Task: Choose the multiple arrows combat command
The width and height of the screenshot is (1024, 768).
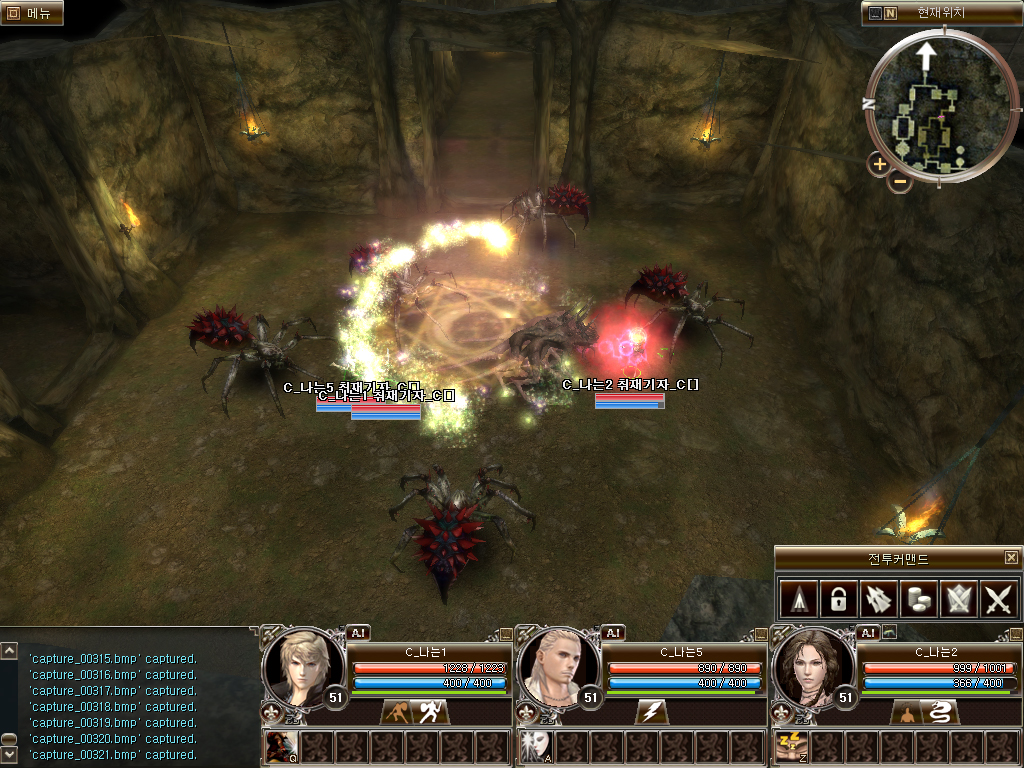Action: 878,599
